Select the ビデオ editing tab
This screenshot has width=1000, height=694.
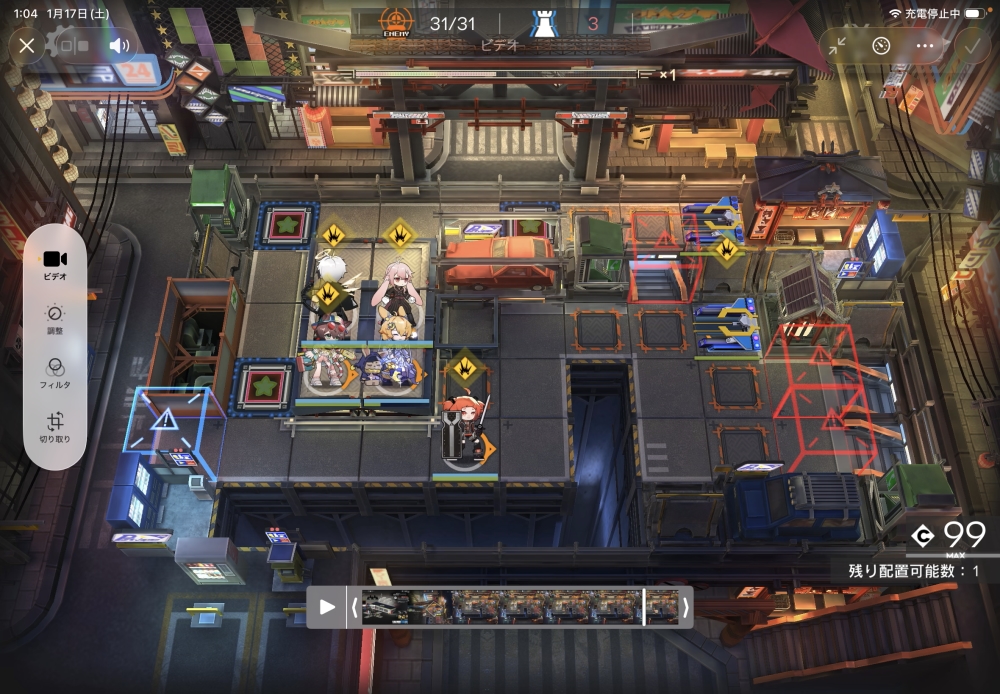(x=55, y=264)
